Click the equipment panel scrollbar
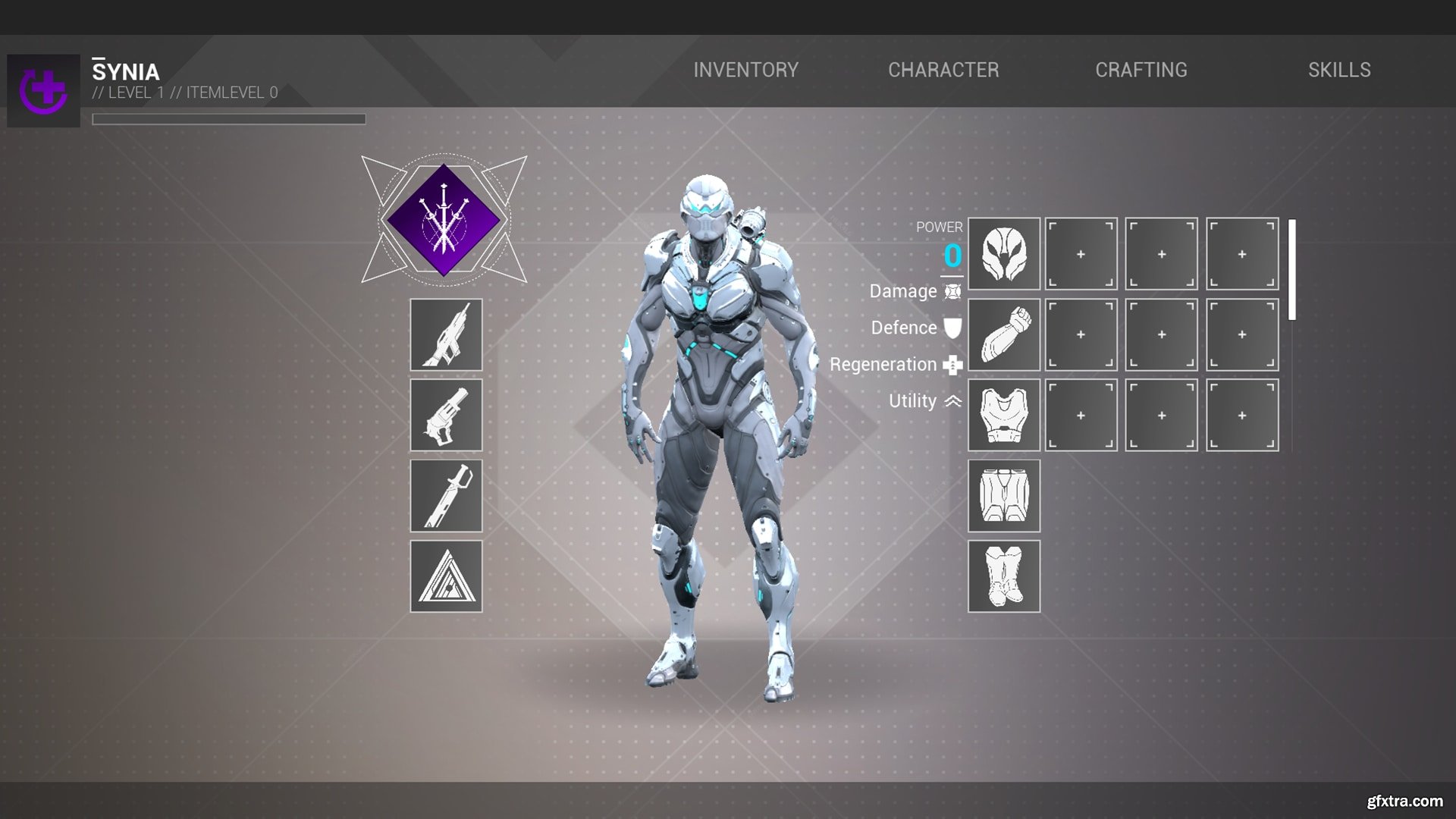The height and width of the screenshot is (819, 1456). 1291,269
